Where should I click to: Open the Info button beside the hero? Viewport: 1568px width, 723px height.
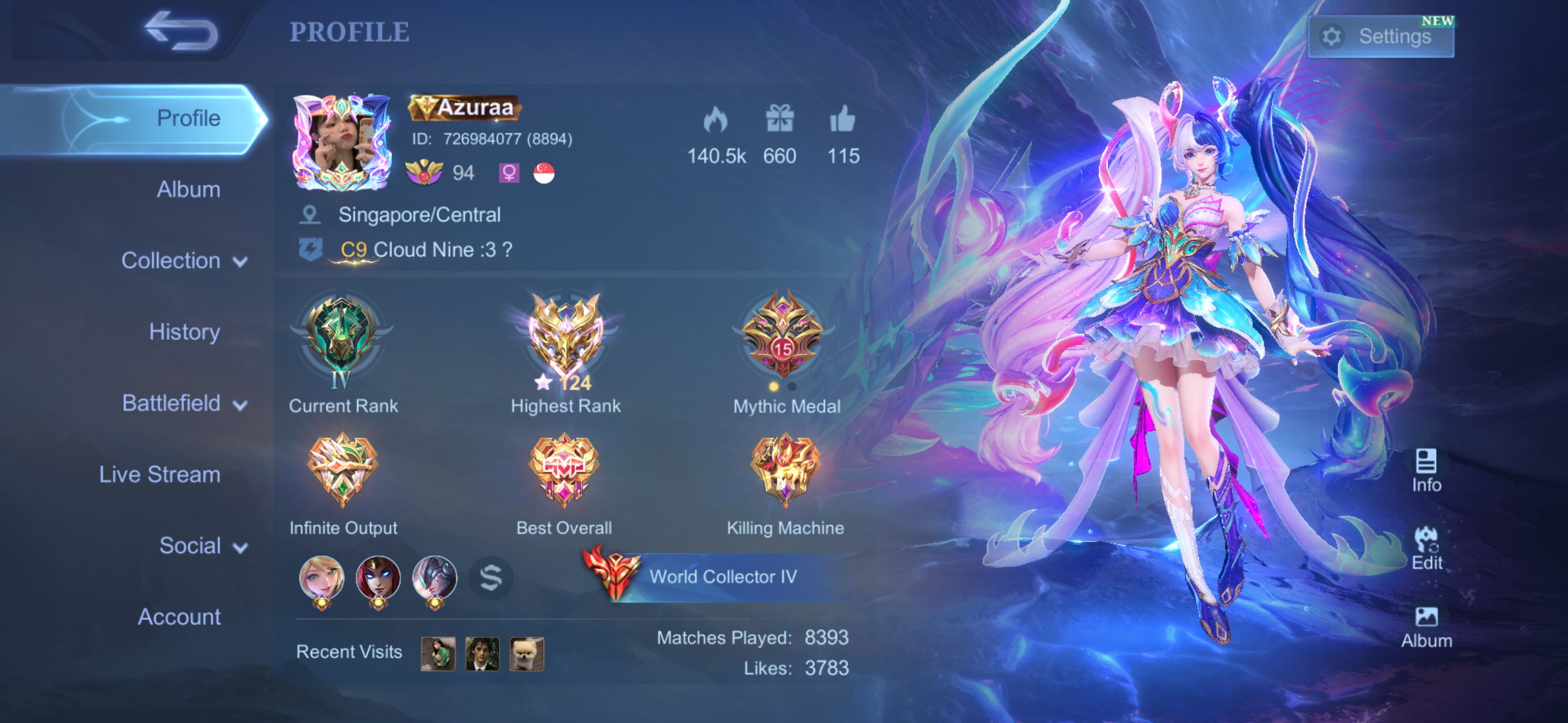click(1426, 470)
